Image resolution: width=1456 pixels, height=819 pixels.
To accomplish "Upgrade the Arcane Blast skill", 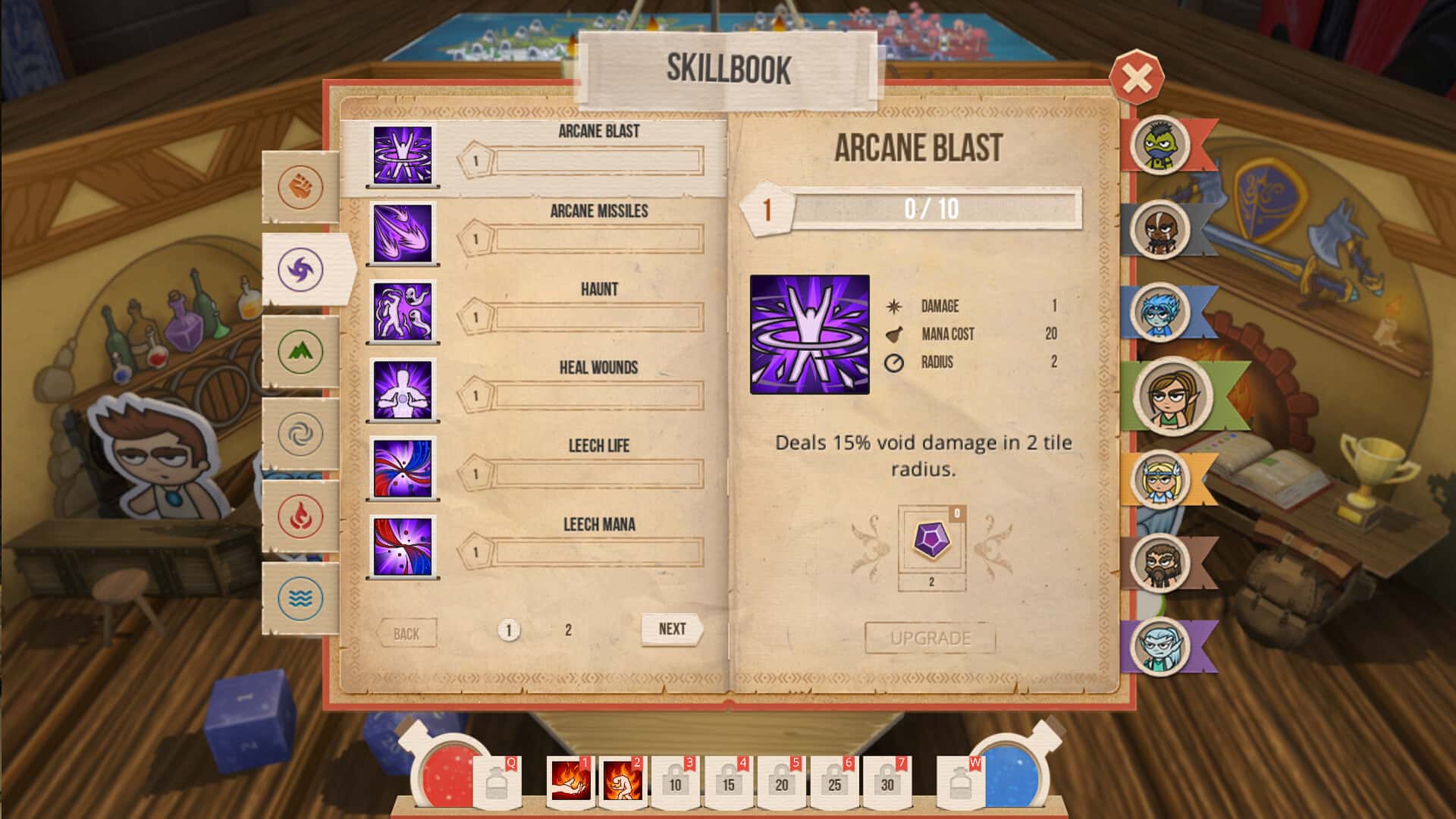I will tap(930, 638).
